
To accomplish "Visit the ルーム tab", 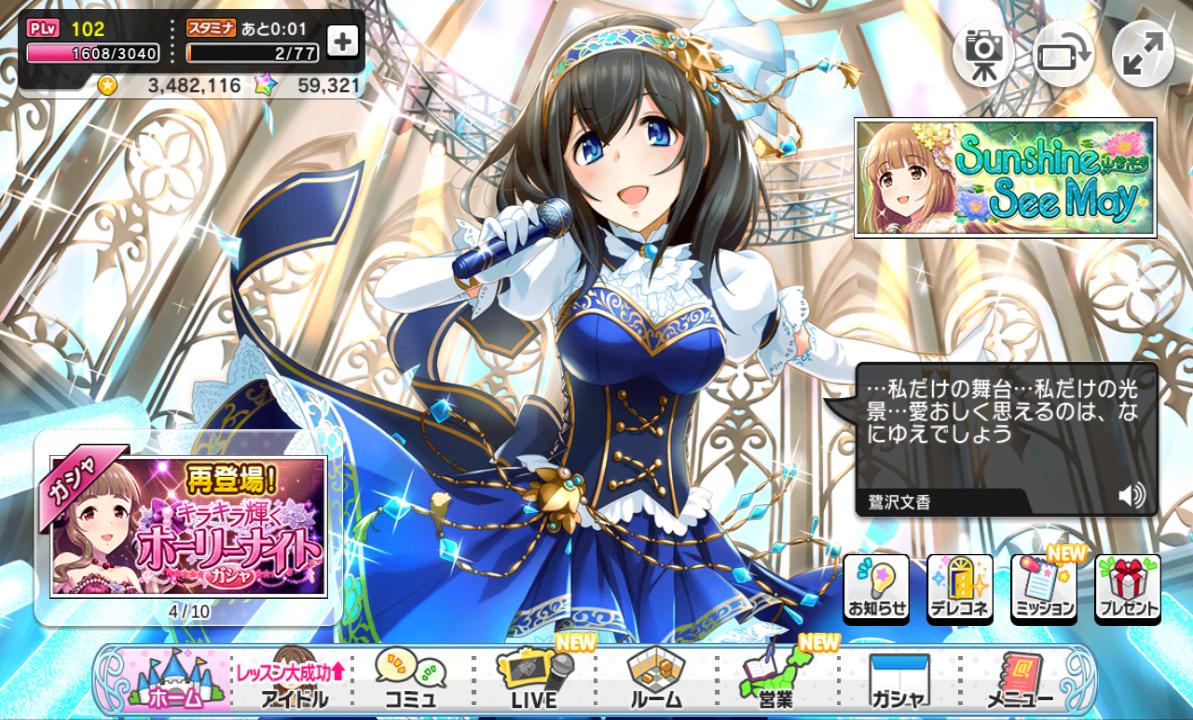I will pyautogui.click(x=656, y=681).
